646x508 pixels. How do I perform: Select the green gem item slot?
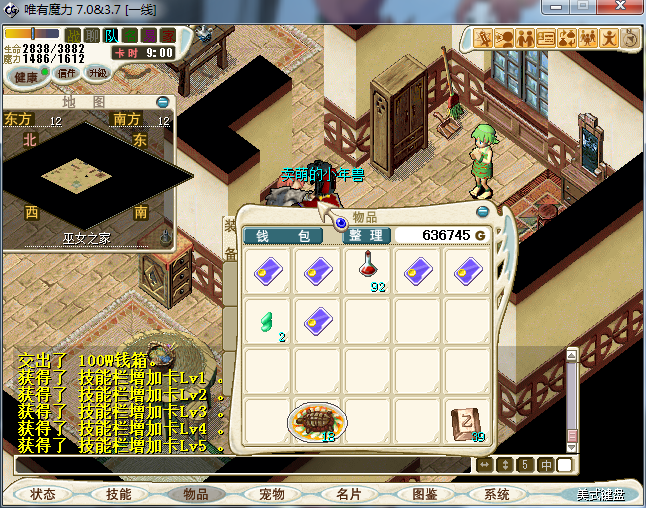(x=268, y=321)
